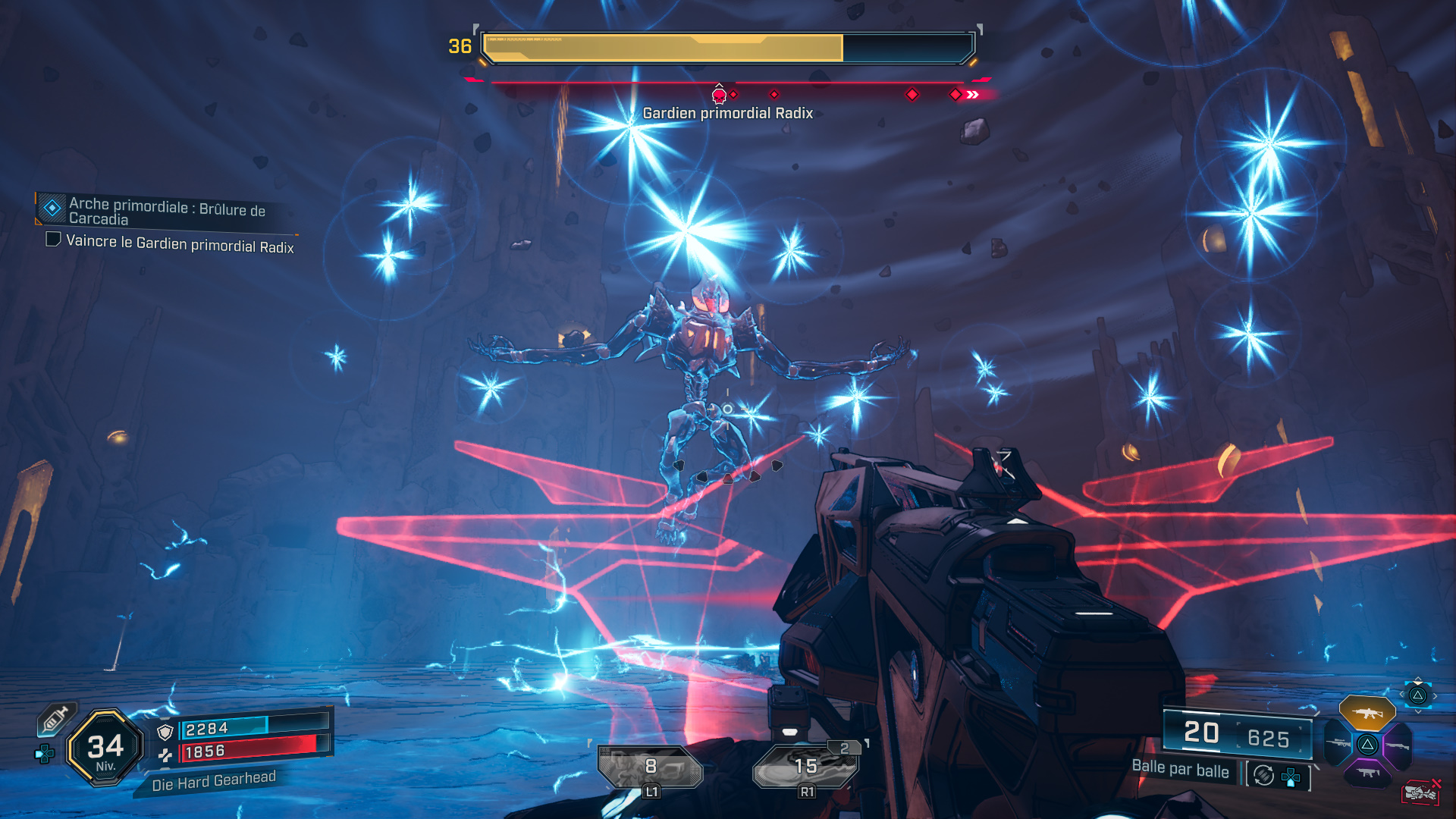The width and height of the screenshot is (1456, 819).
Task: Select the Die Hard Gearhead title banner
Action: (x=213, y=781)
